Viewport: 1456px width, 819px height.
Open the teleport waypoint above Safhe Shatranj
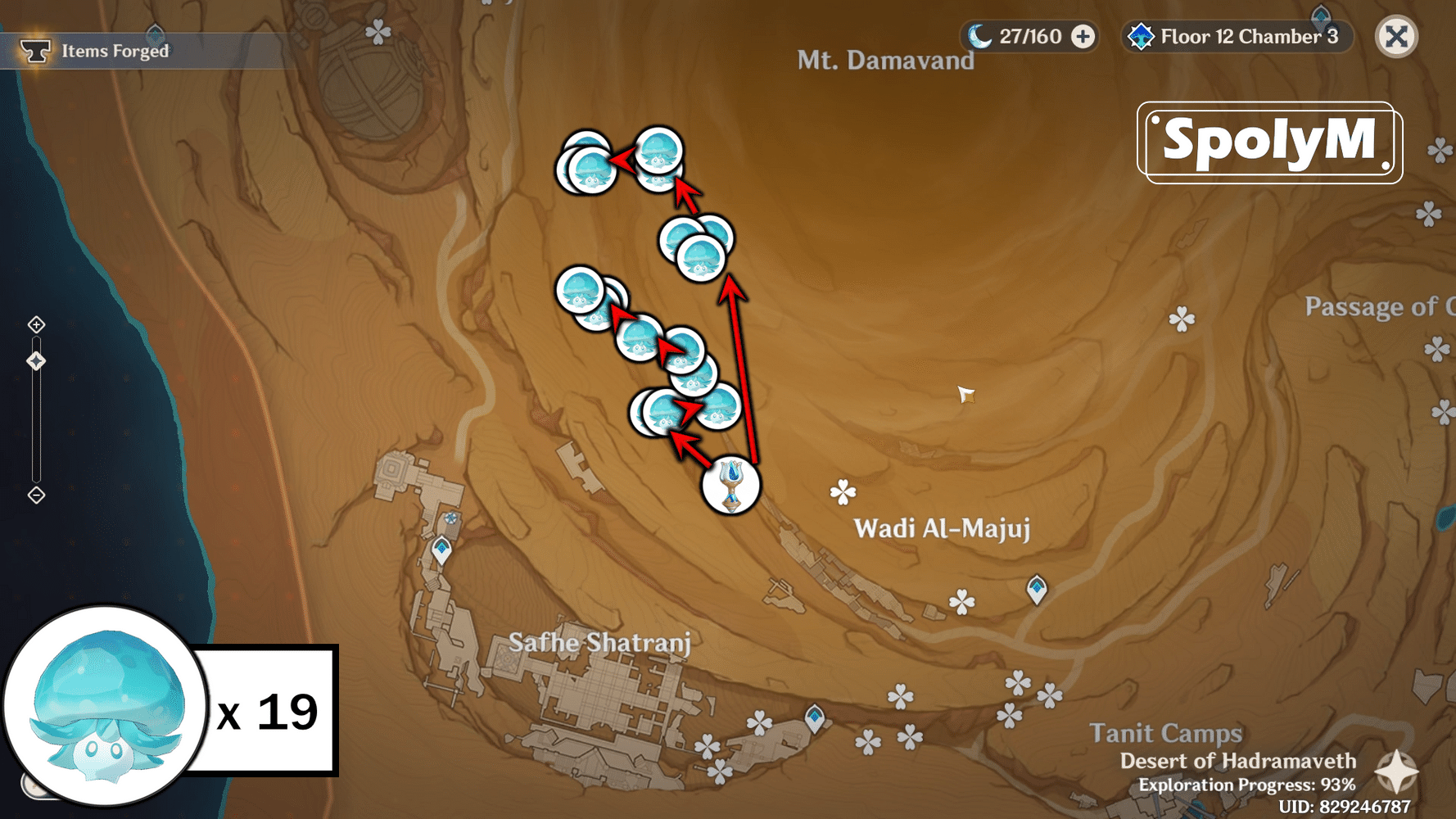[442, 548]
